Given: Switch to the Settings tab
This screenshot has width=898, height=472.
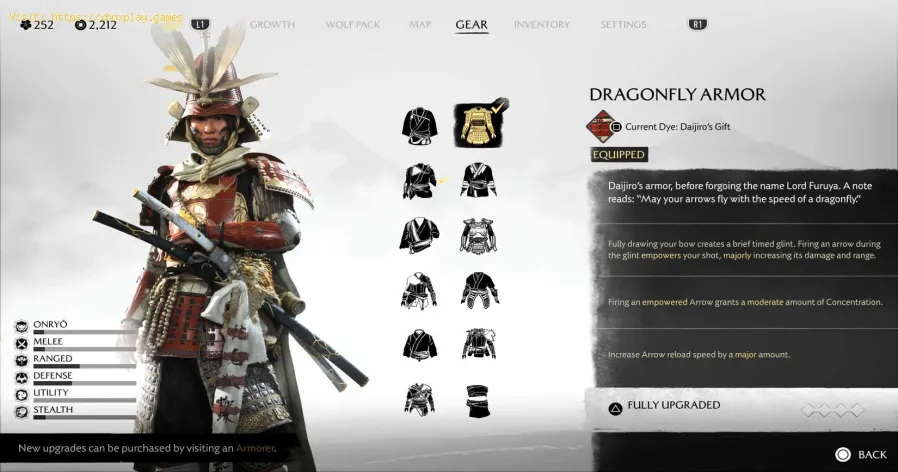Looking at the screenshot, I should [x=623, y=24].
